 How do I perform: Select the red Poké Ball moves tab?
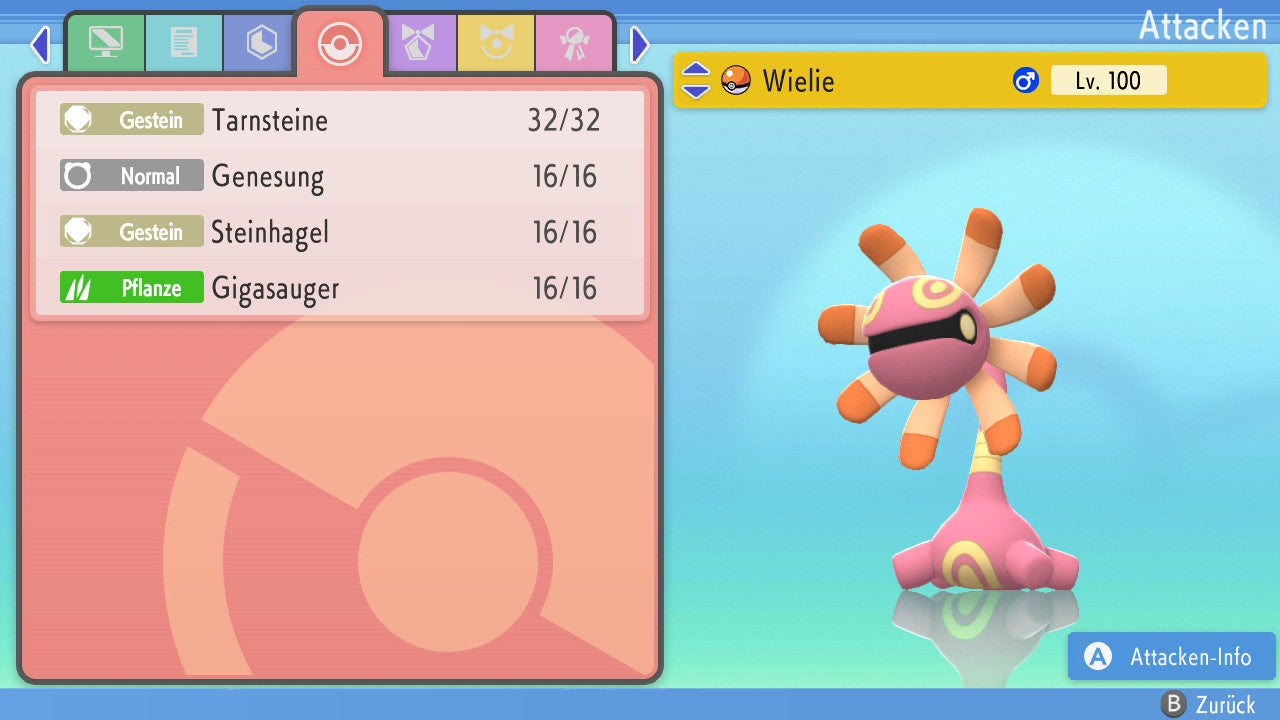(x=340, y=43)
